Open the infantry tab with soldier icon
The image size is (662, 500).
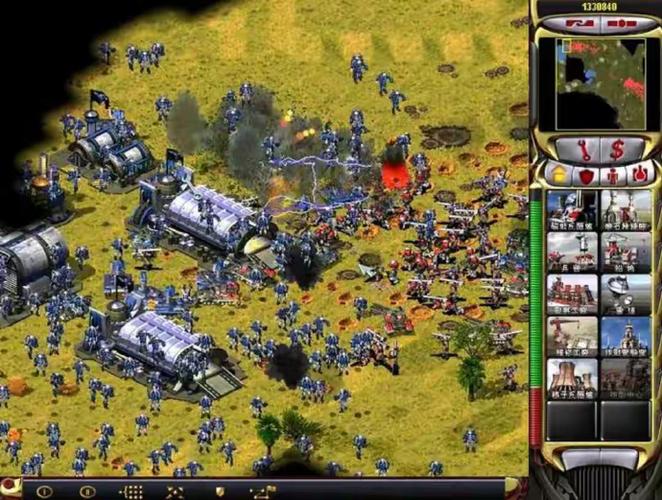(x=612, y=174)
